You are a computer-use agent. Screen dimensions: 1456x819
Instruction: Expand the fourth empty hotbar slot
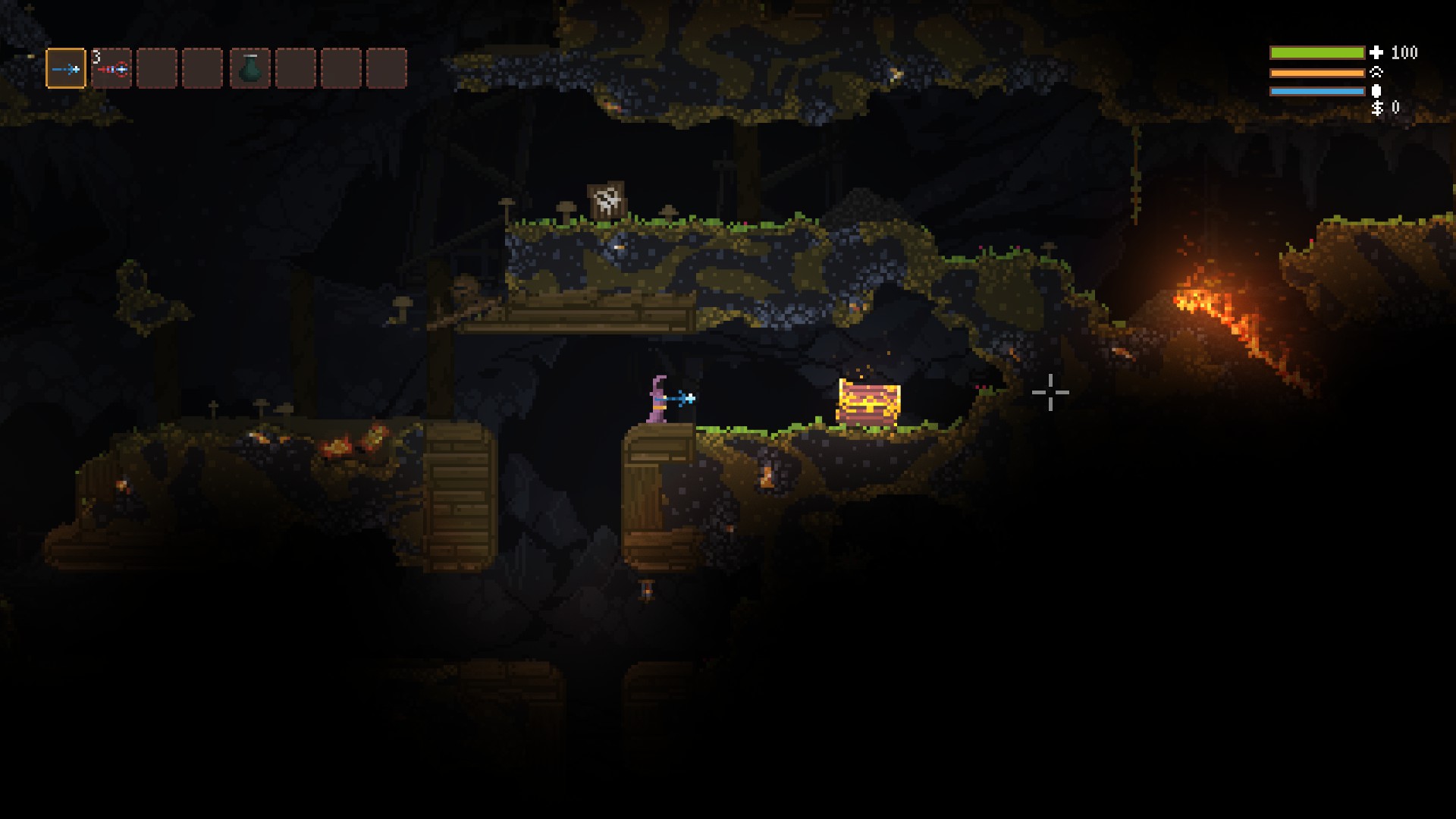pos(202,68)
